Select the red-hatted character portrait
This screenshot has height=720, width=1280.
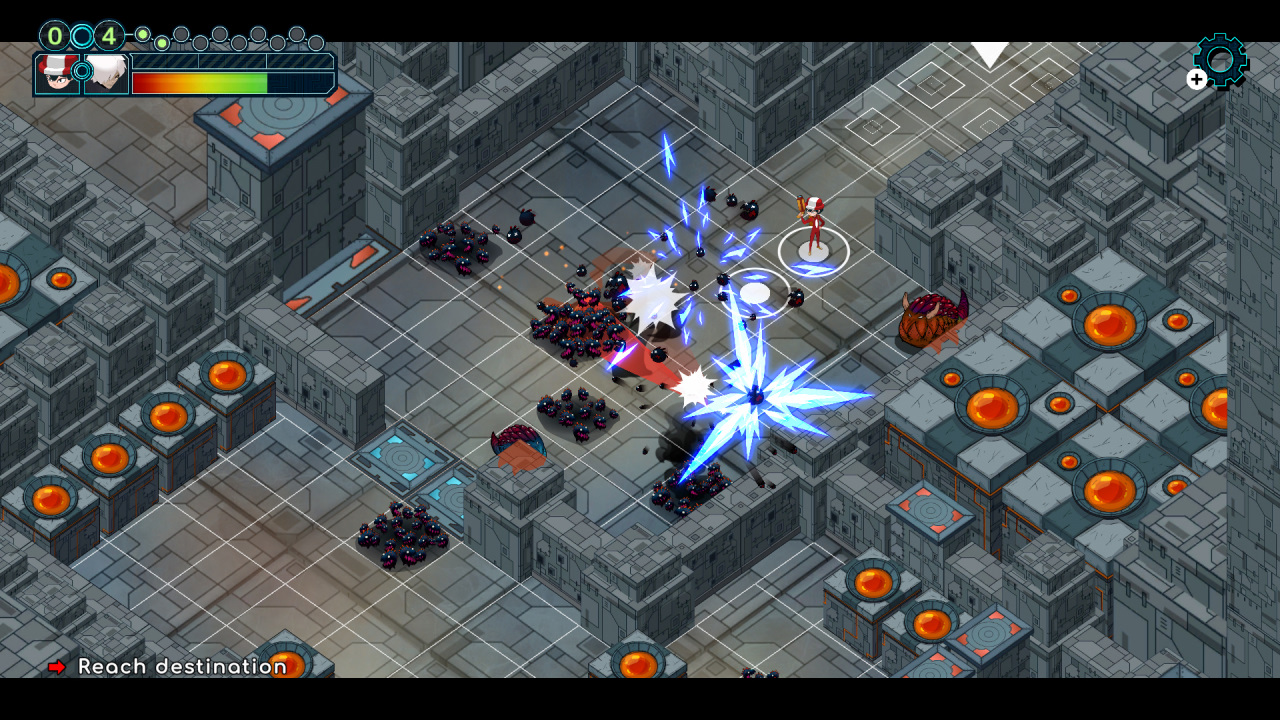pyautogui.click(x=56, y=74)
